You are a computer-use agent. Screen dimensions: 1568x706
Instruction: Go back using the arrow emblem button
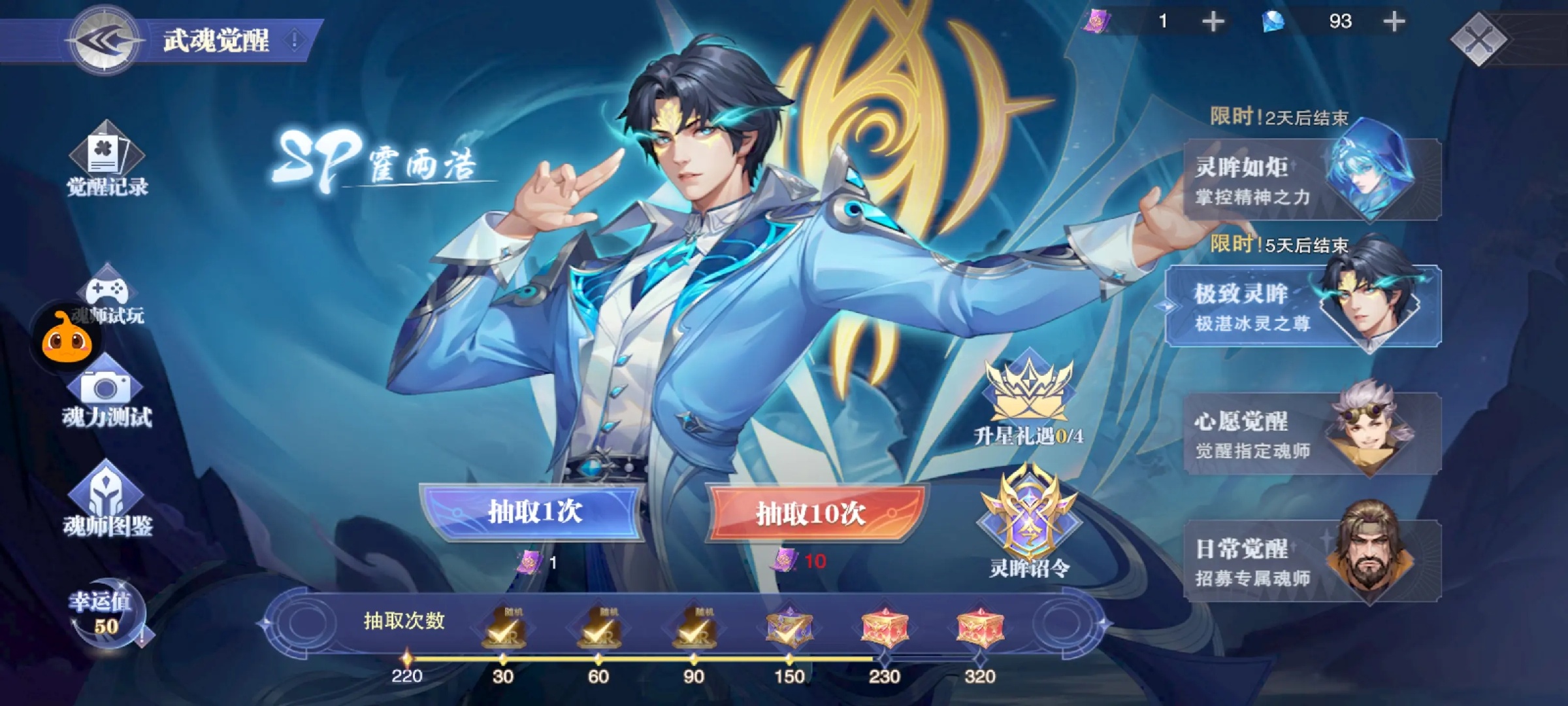click(105, 41)
